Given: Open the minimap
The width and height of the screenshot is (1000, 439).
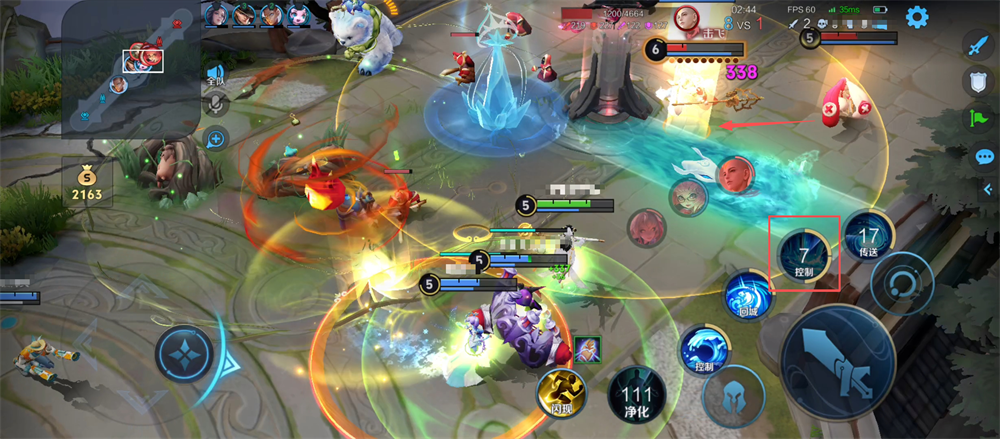Looking at the screenshot, I should (x=130, y=70).
